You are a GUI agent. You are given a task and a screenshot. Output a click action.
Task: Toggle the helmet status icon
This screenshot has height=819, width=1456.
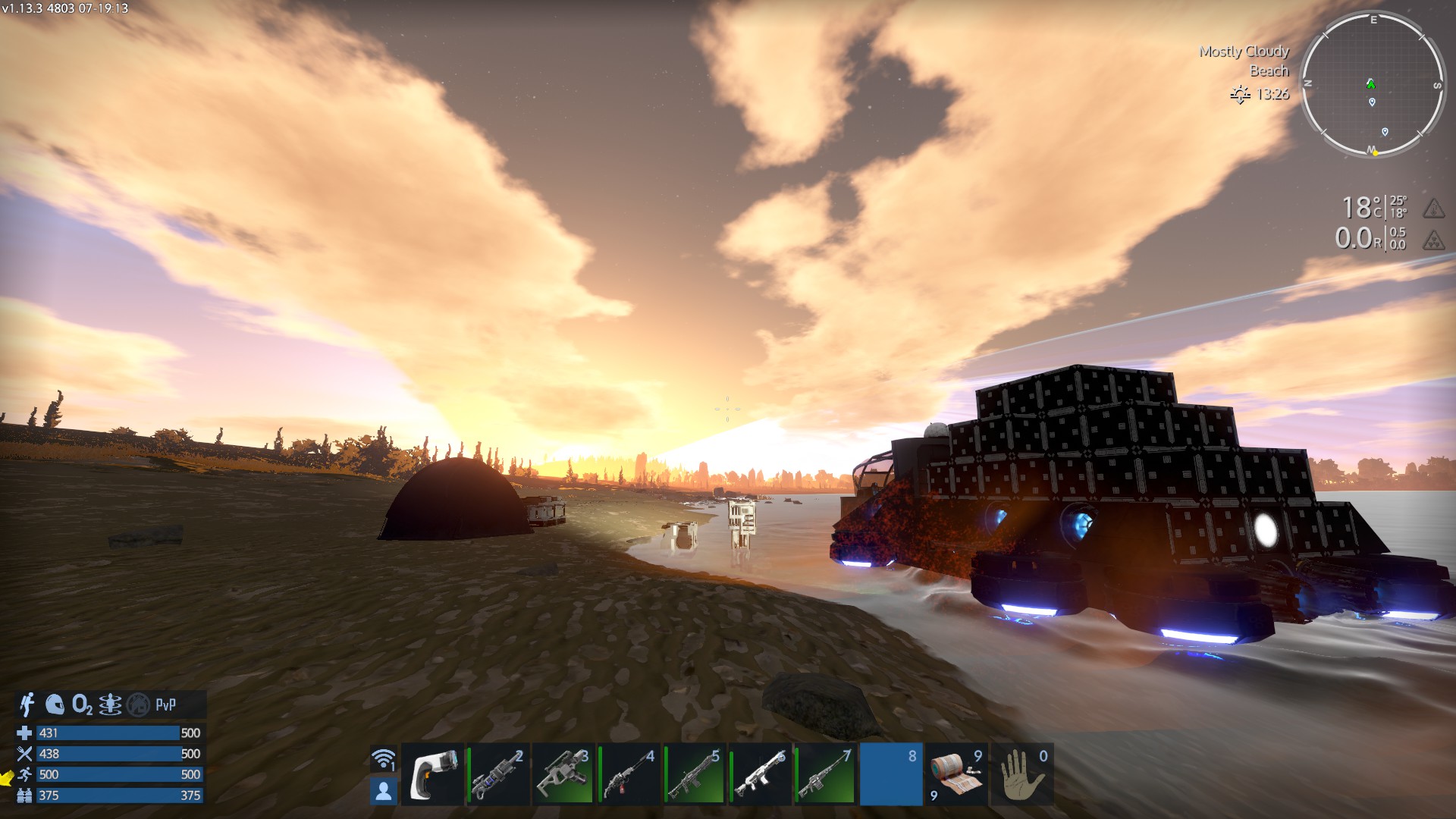[x=55, y=704]
